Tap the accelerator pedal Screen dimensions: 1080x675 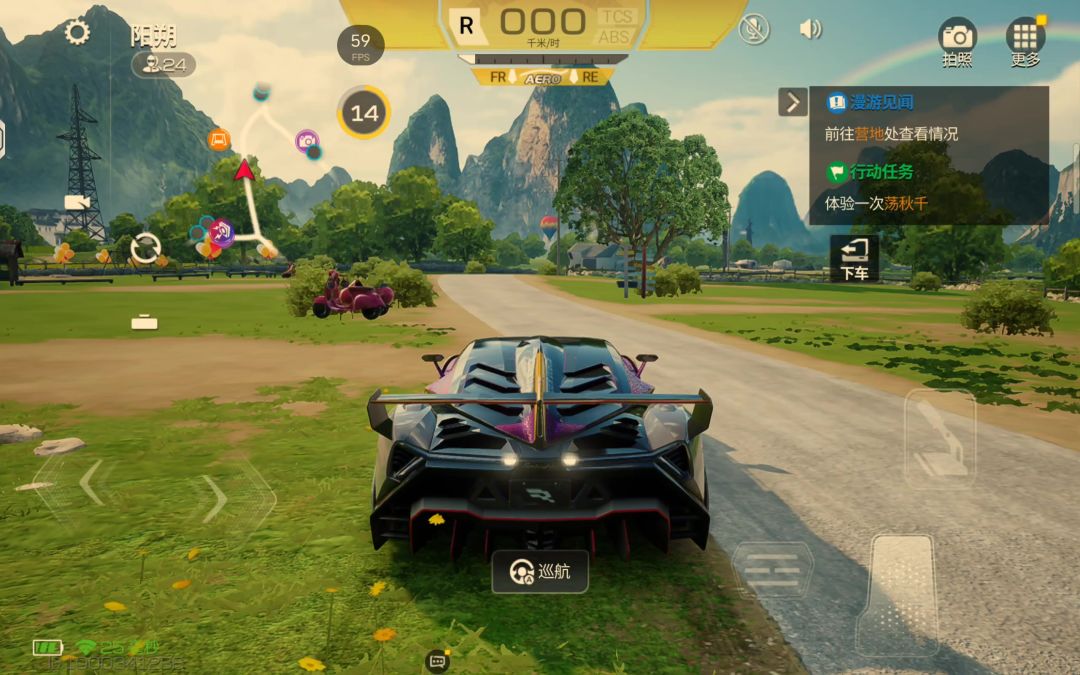(x=898, y=595)
